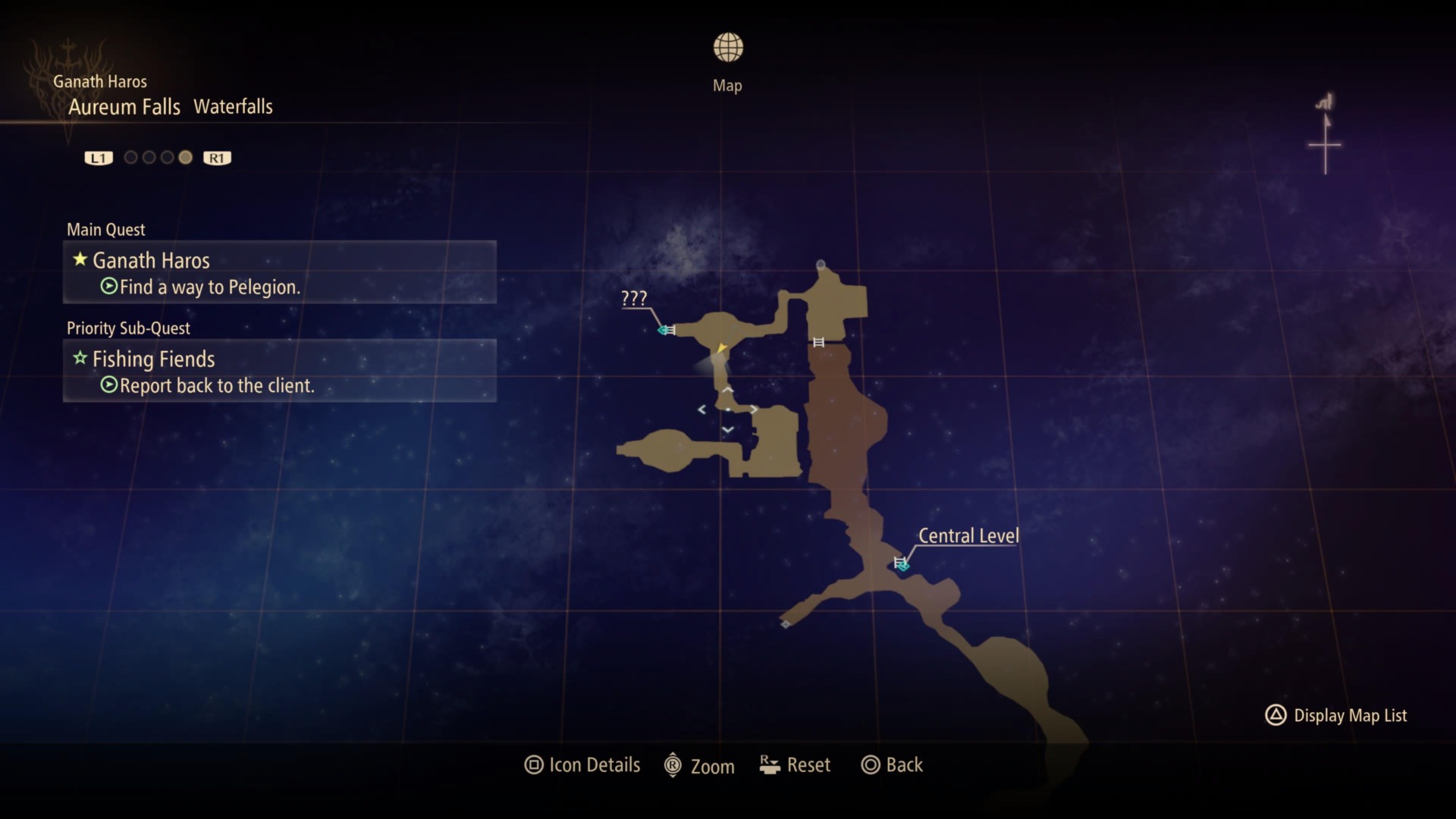Click the ??? fast travel marker

[664, 330]
